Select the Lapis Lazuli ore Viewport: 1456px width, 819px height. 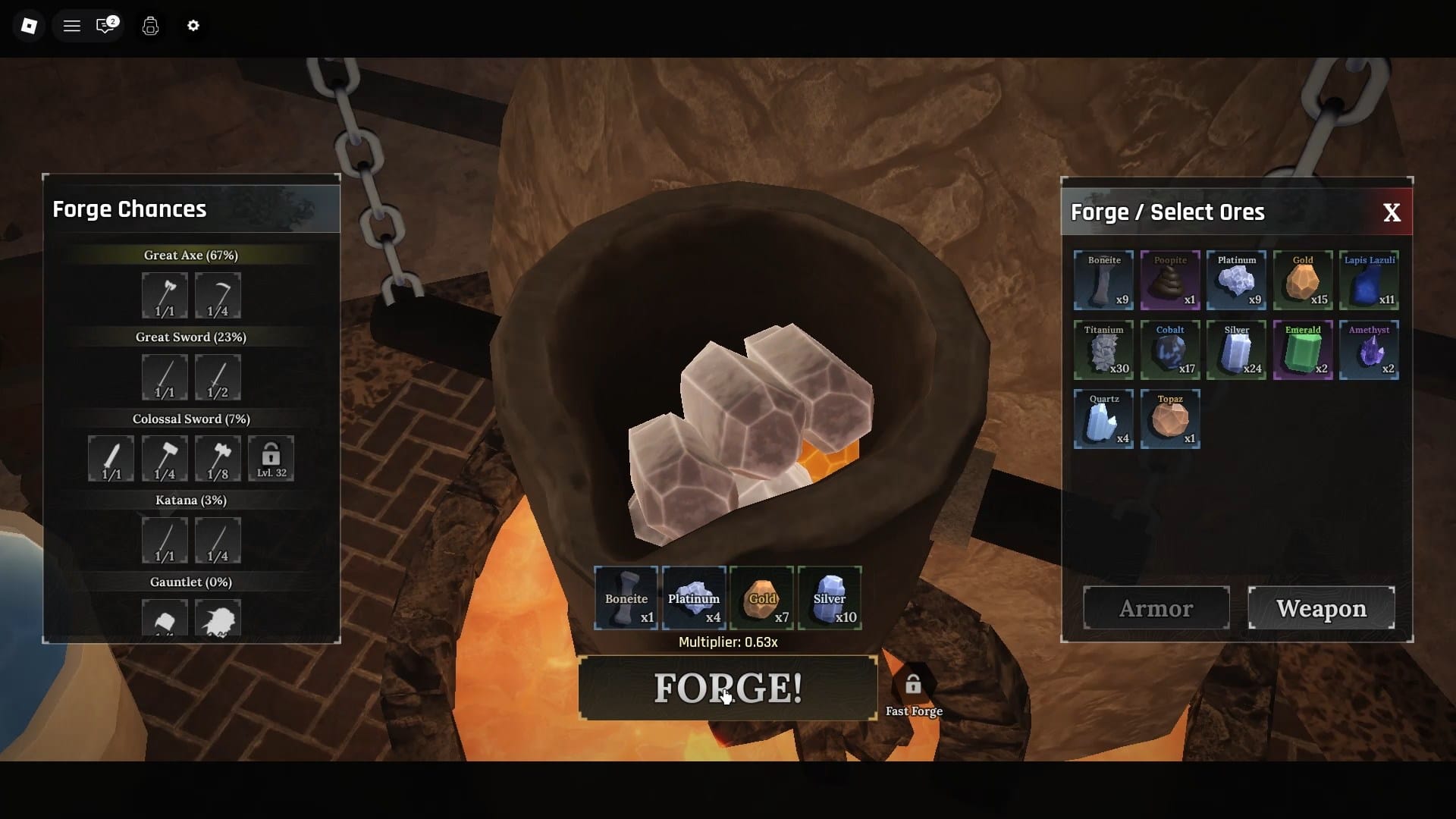coord(1370,281)
